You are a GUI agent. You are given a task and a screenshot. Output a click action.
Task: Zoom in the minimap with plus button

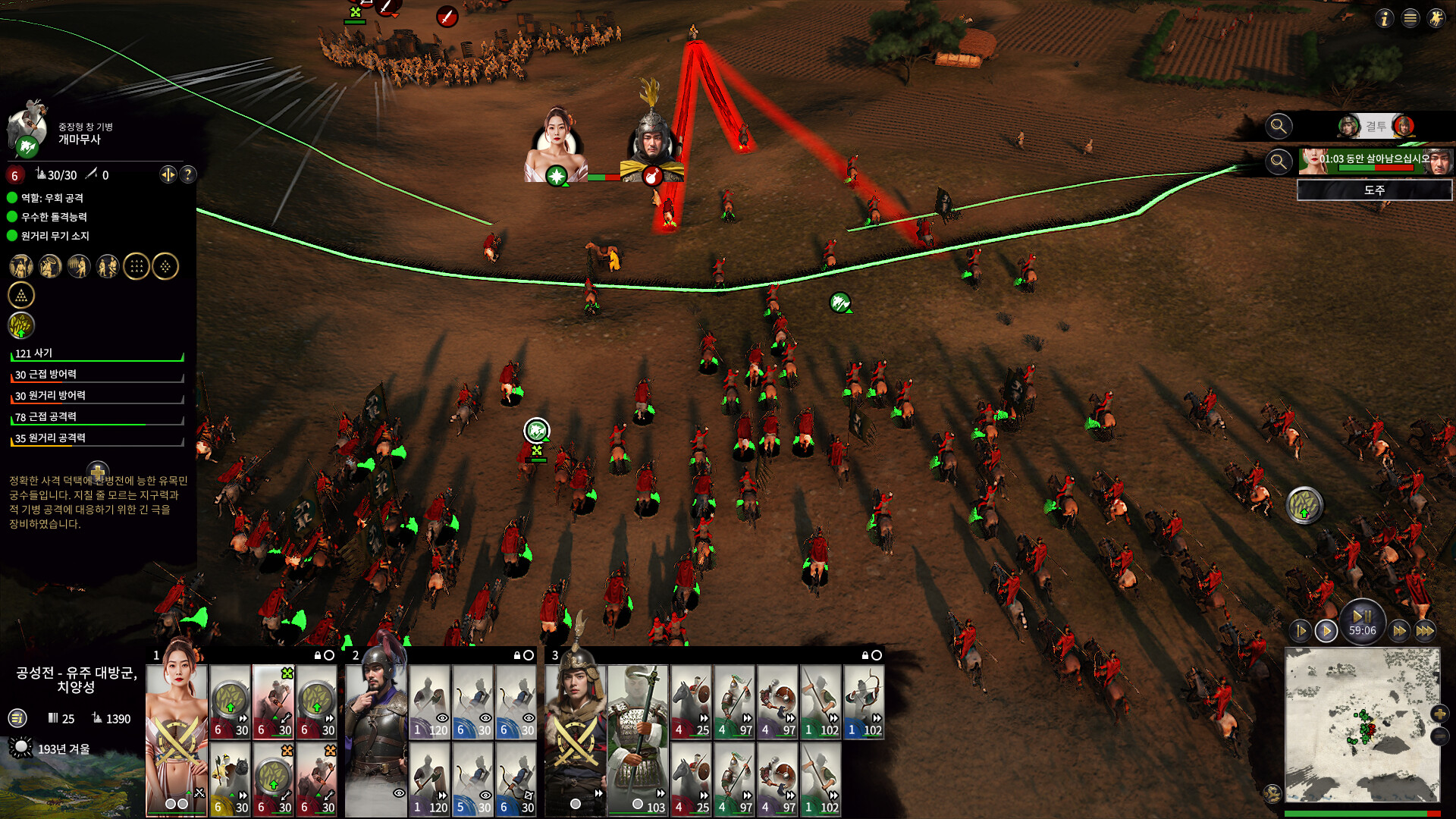tap(1439, 714)
